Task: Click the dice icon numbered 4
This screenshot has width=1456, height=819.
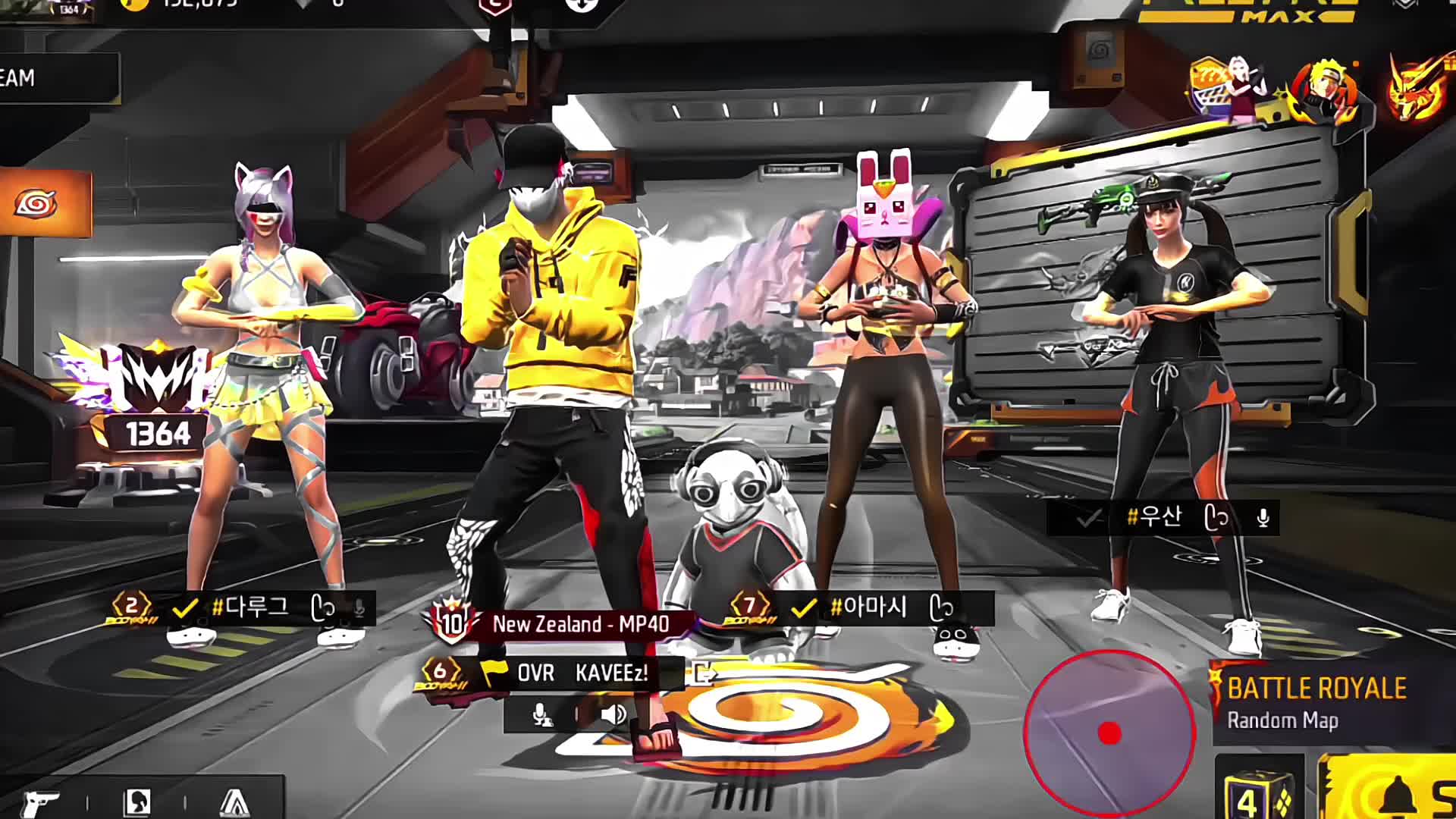Action: click(x=1258, y=793)
